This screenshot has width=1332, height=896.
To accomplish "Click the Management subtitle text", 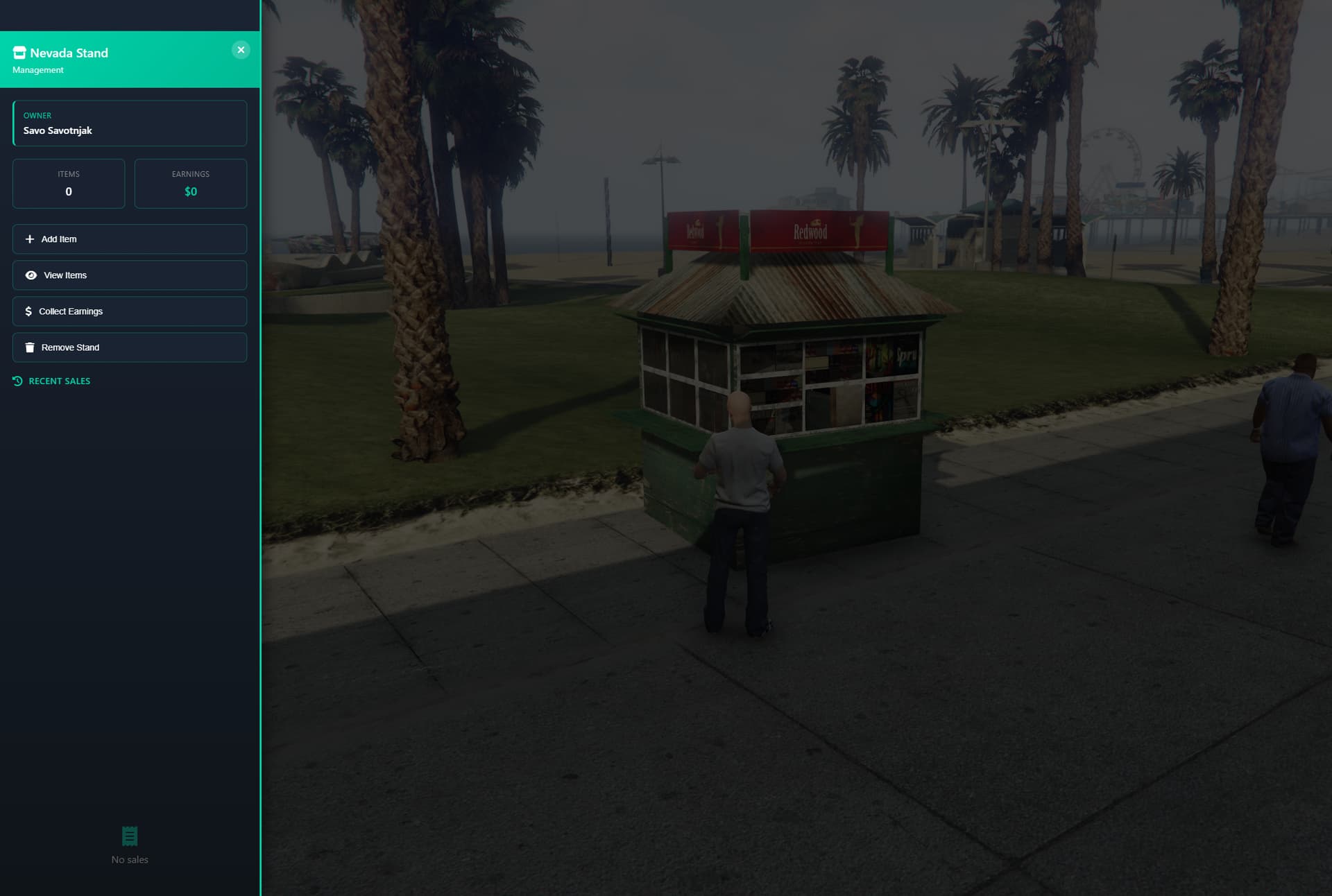I will coord(38,69).
